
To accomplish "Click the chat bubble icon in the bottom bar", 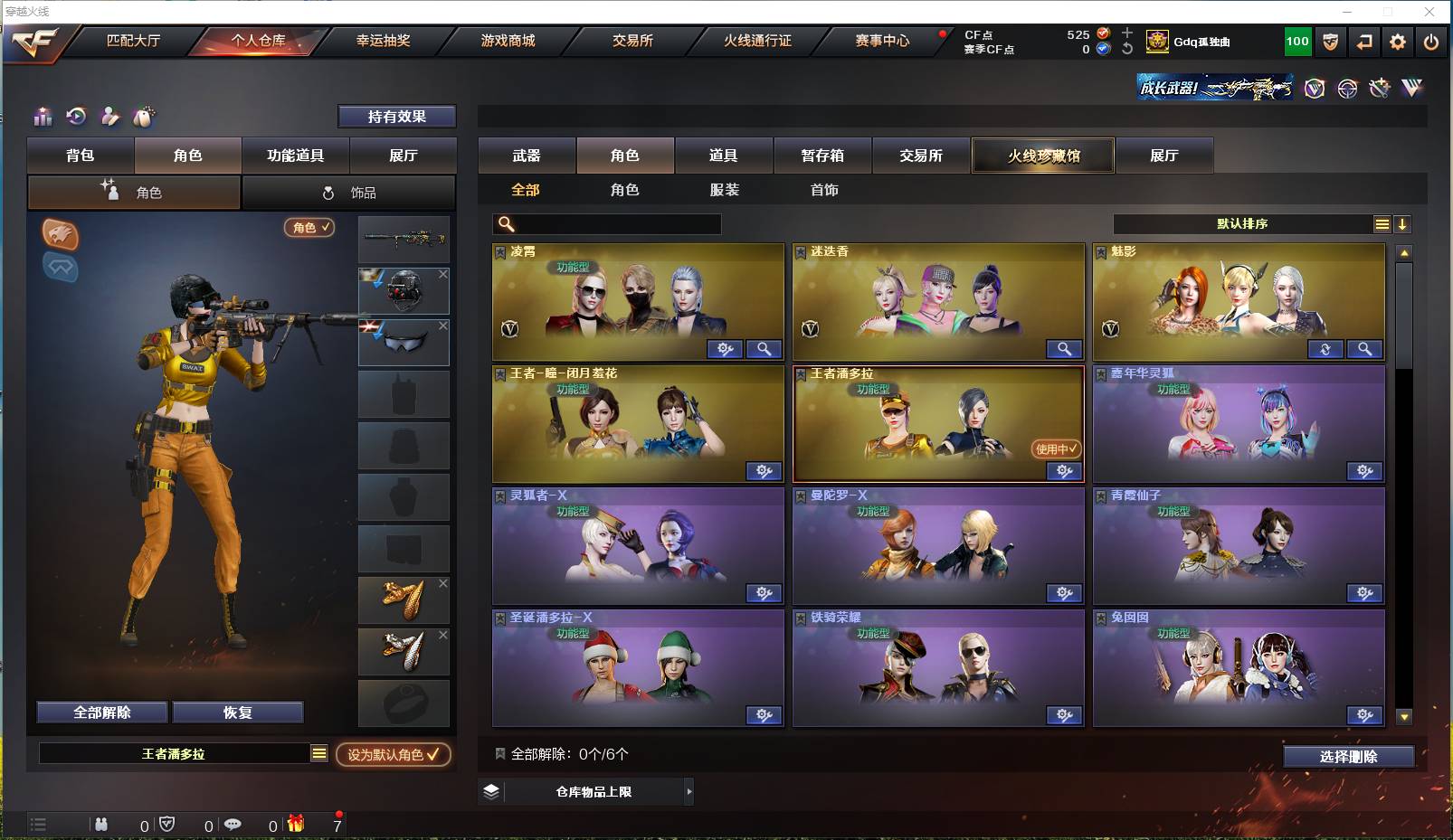I will (x=233, y=825).
